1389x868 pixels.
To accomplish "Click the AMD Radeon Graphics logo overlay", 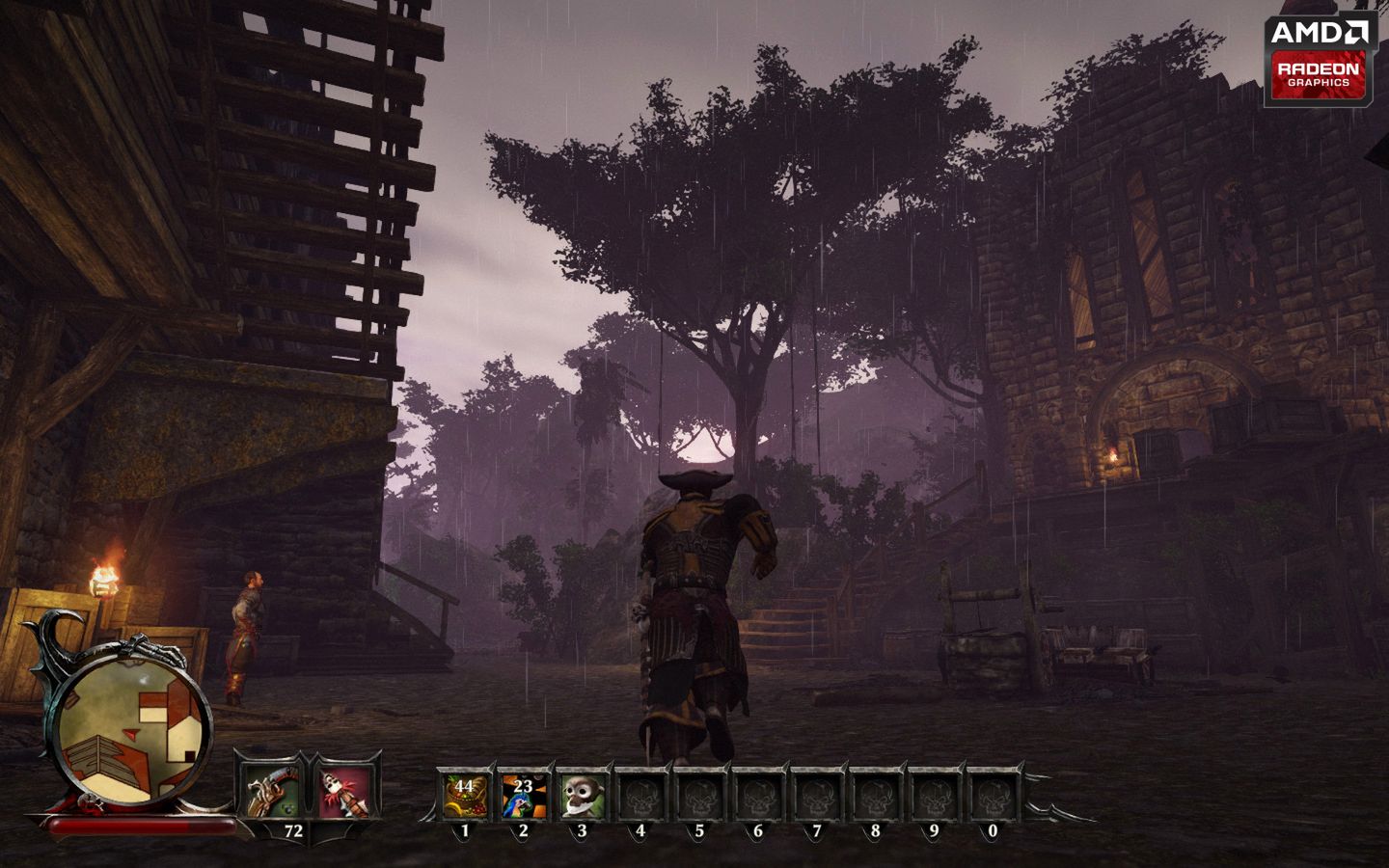I will coord(1318,60).
